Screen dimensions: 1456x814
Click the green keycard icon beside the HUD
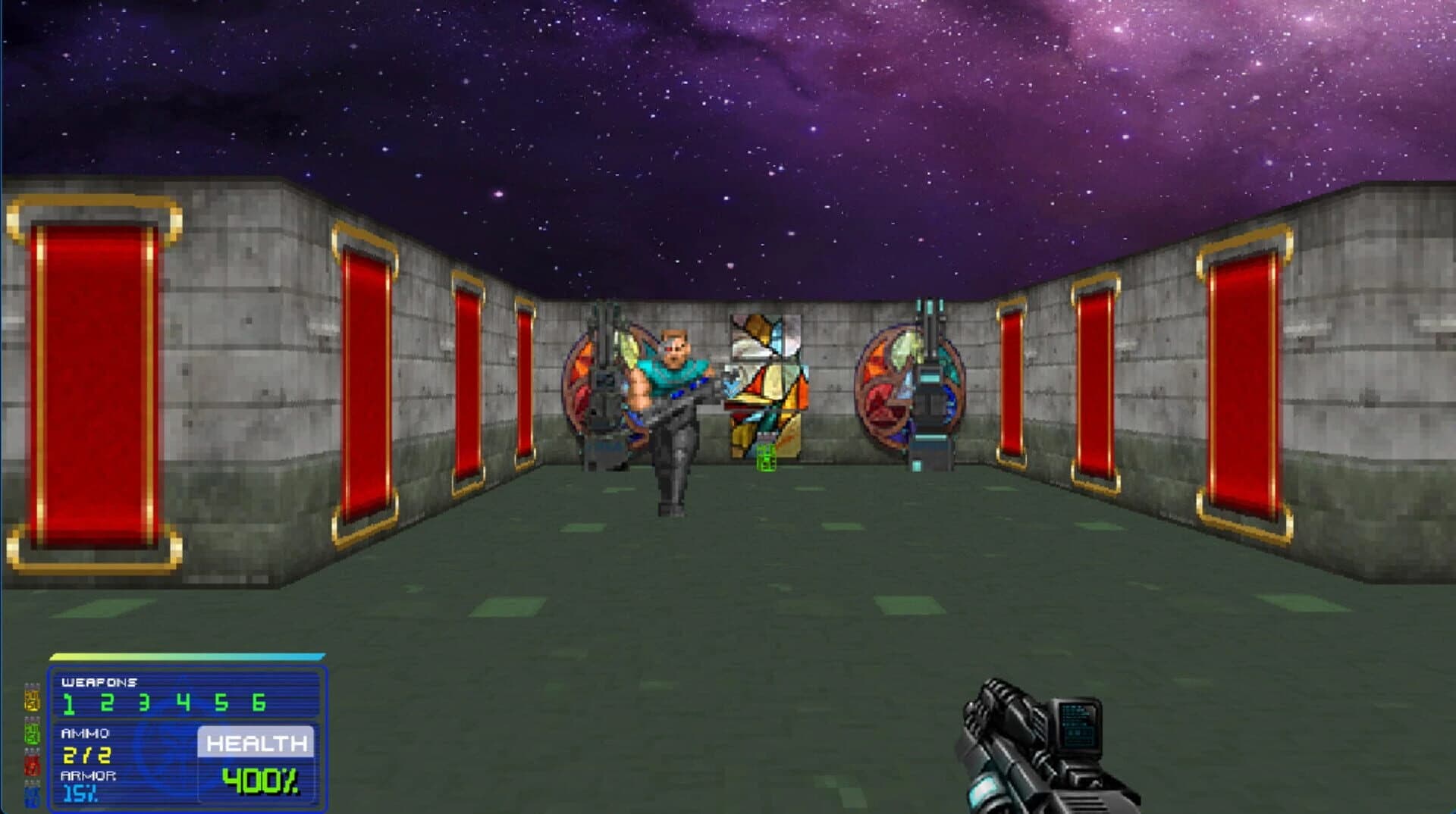pyautogui.click(x=31, y=732)
